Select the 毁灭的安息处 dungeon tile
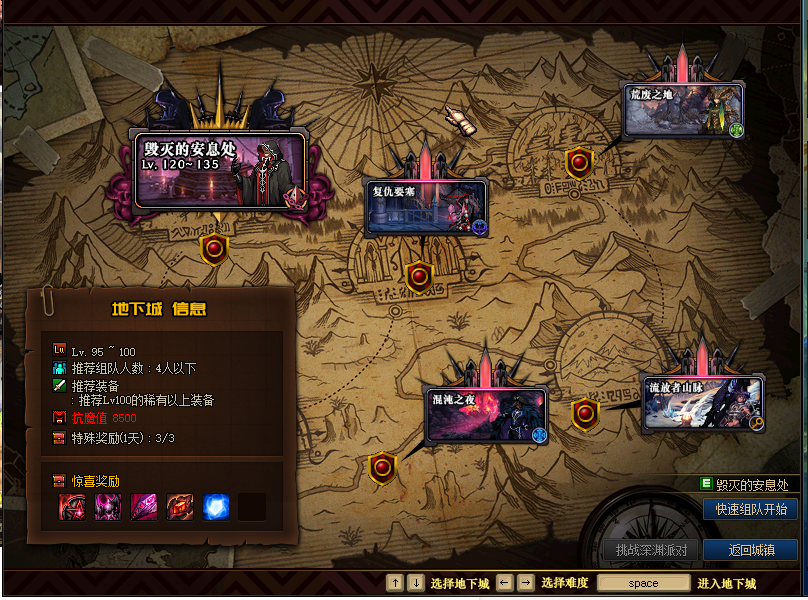The height and width of the screenshot is (600, 808). [x=218, y=170]
